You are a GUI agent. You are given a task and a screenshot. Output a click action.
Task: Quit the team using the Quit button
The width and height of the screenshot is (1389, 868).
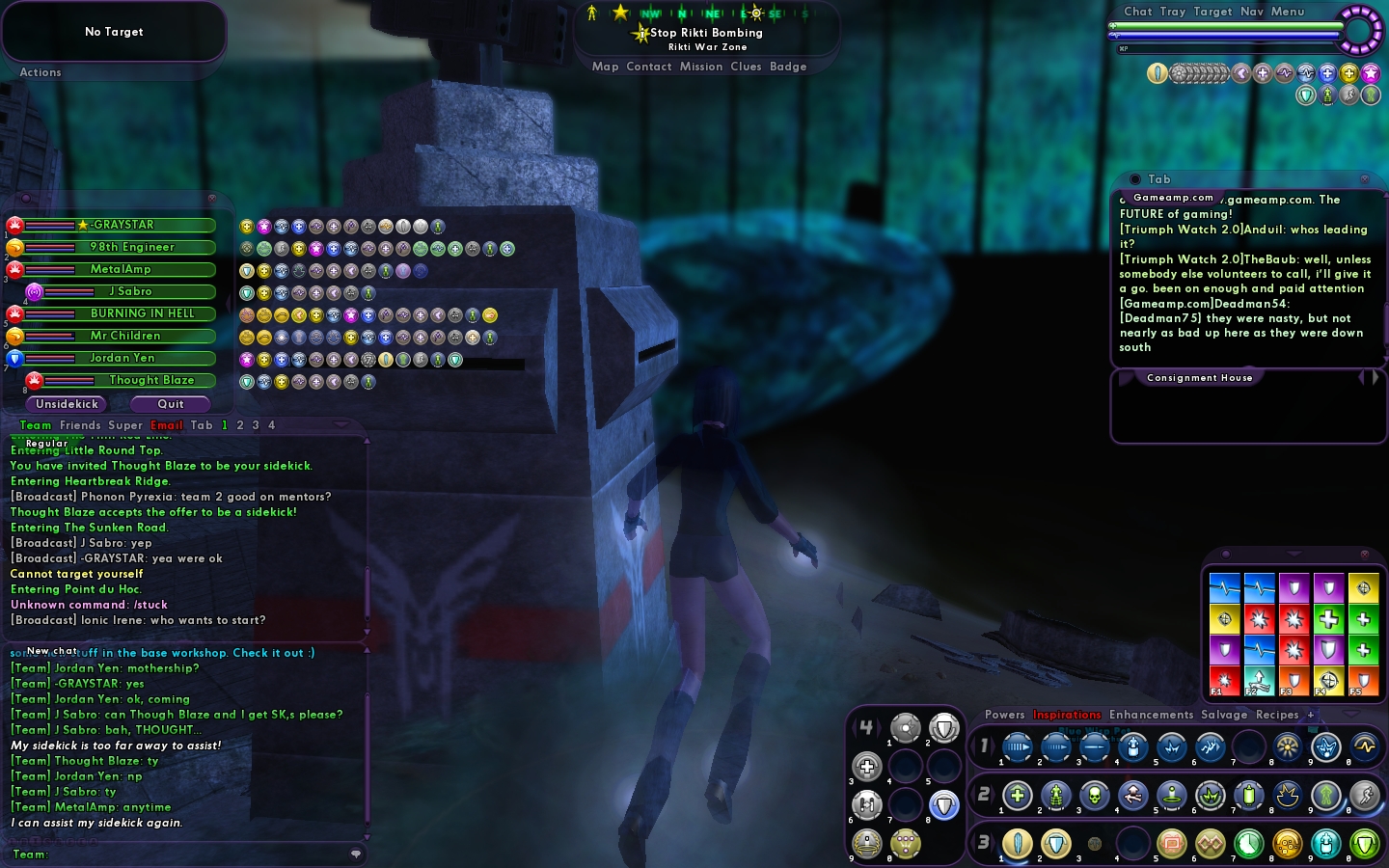pyautogui.click(x=171, y=404)
